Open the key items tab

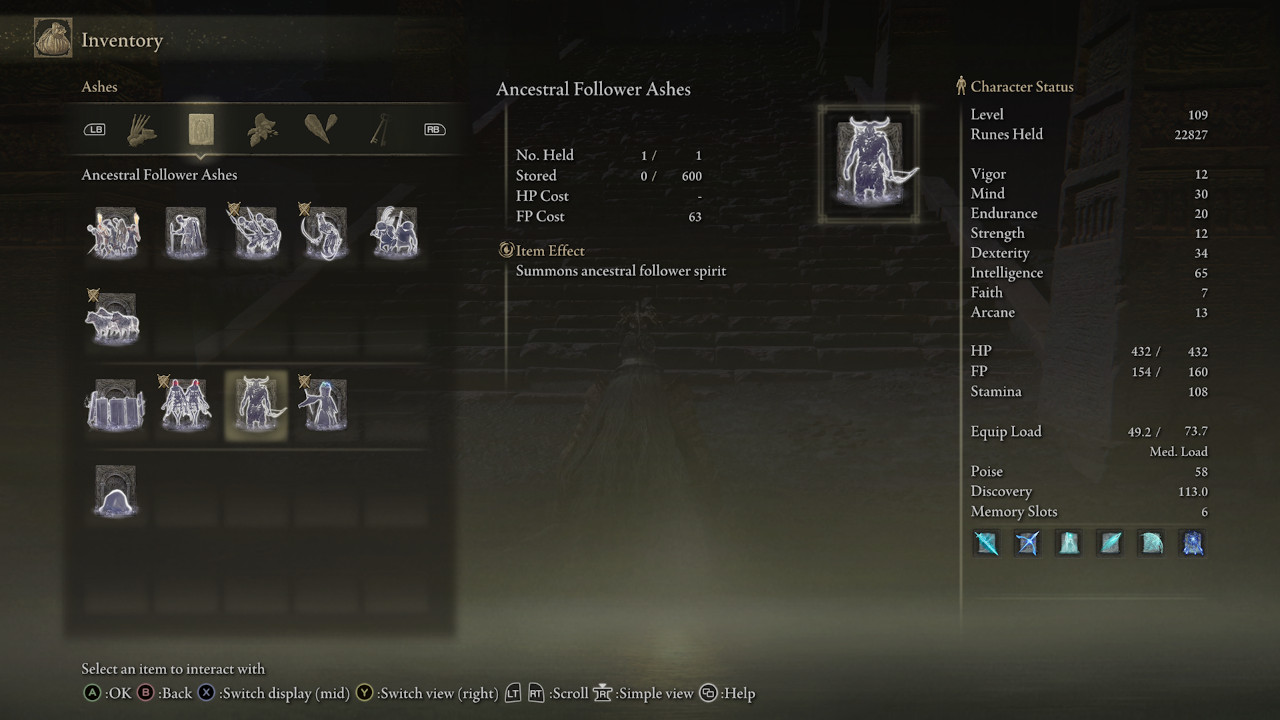click(381, 129)
